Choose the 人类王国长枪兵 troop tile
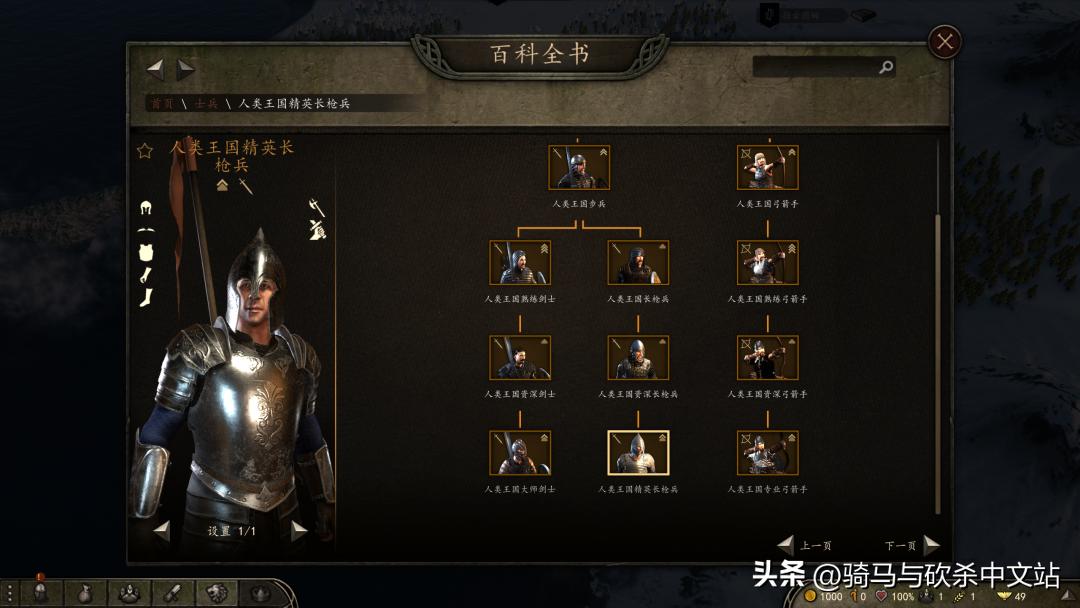 [x=638, y=262]
